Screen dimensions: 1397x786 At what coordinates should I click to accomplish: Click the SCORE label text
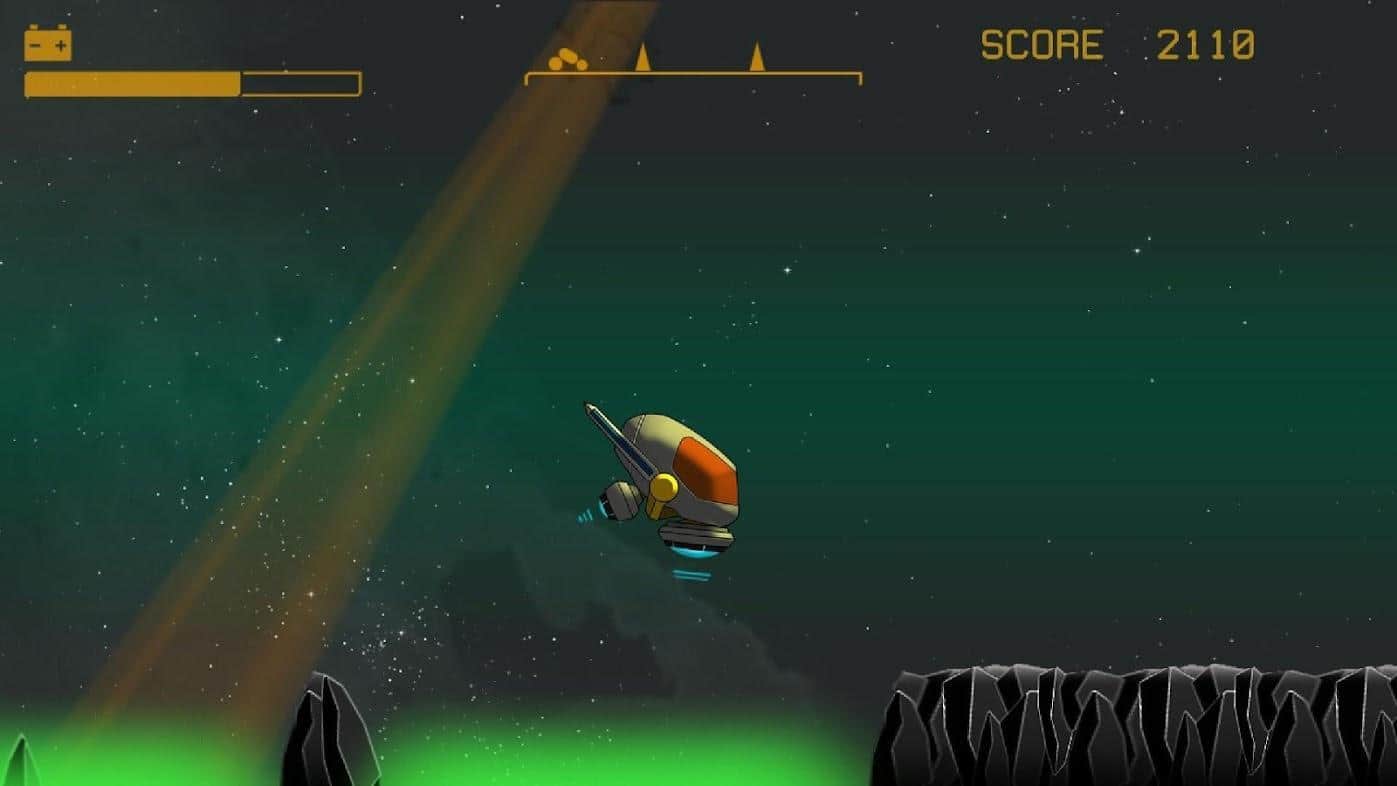pos(1040,45)
